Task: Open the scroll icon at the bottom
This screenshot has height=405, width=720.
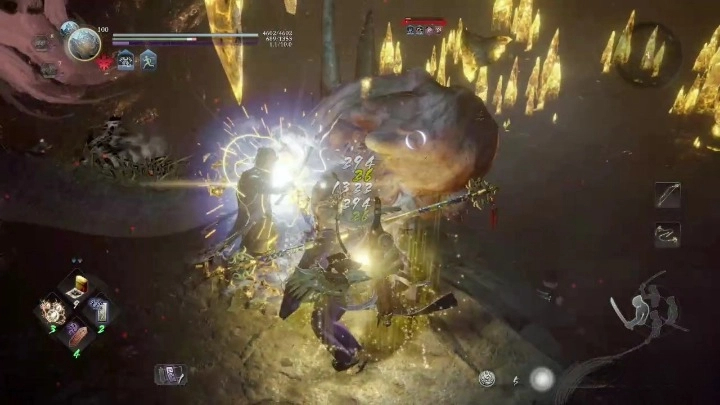Action: [x=170, y=375]
